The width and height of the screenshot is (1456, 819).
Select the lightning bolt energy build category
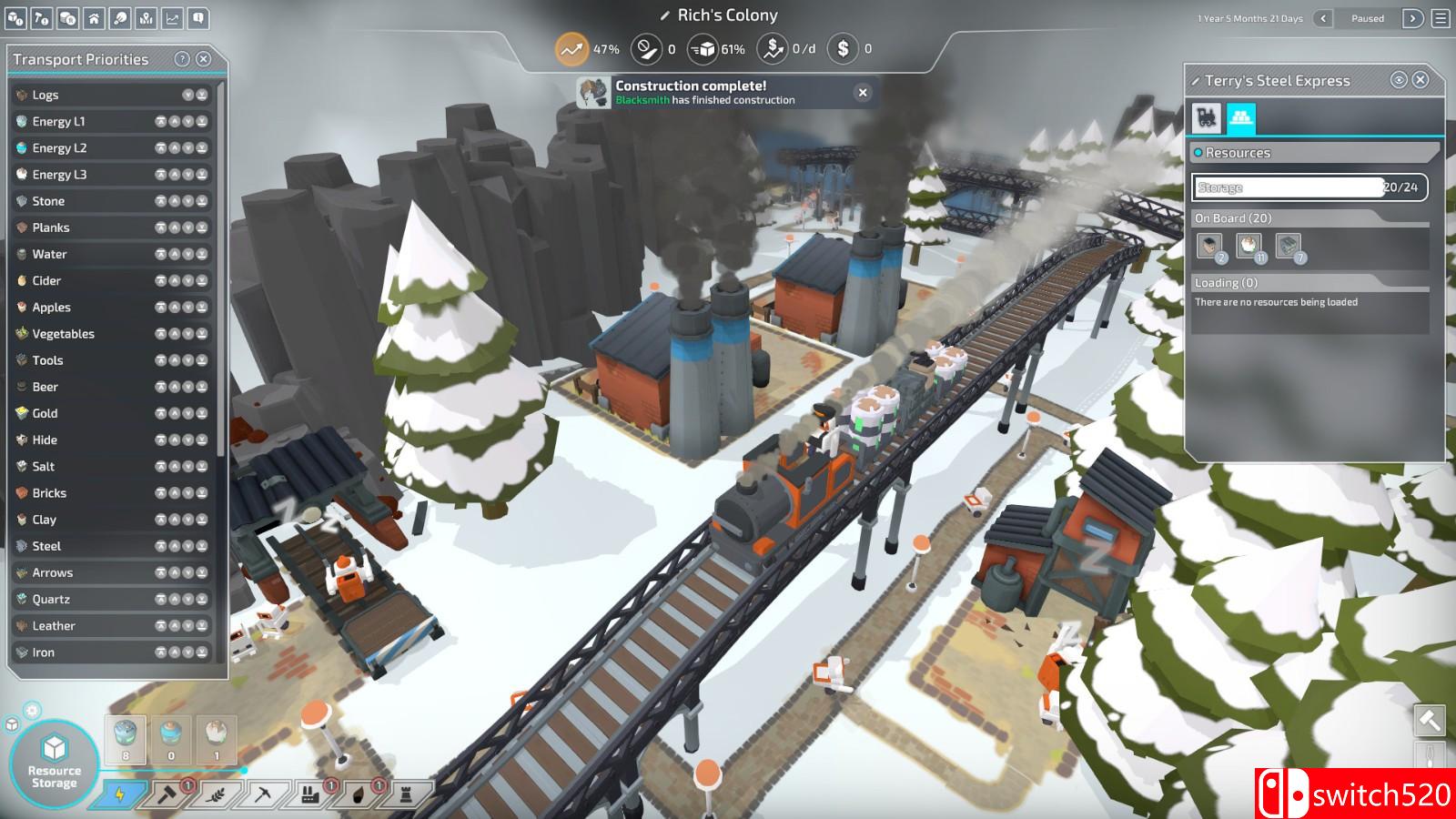point(120,794)
